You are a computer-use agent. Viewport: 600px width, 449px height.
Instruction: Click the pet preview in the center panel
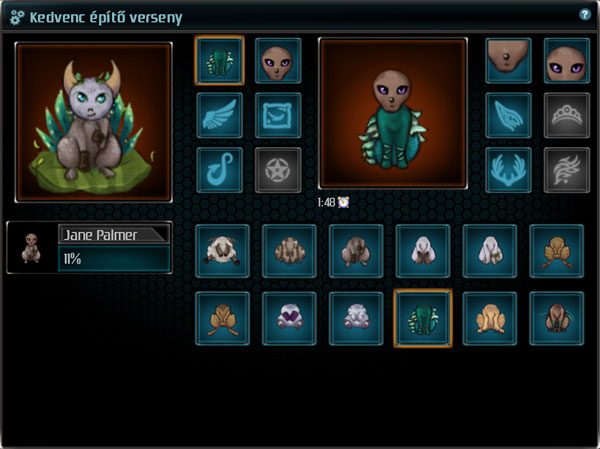392,113
